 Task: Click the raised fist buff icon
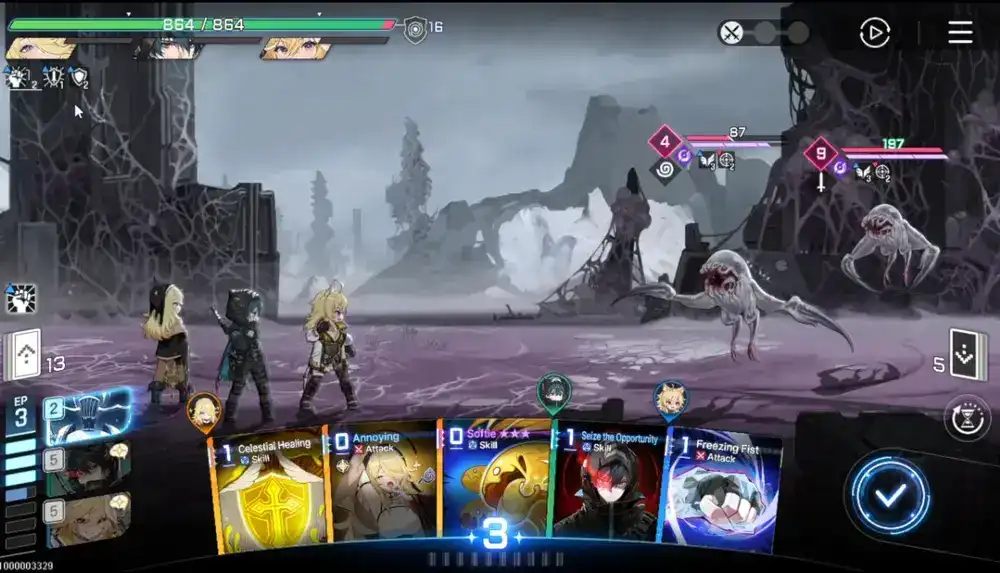tap(21, 298)
